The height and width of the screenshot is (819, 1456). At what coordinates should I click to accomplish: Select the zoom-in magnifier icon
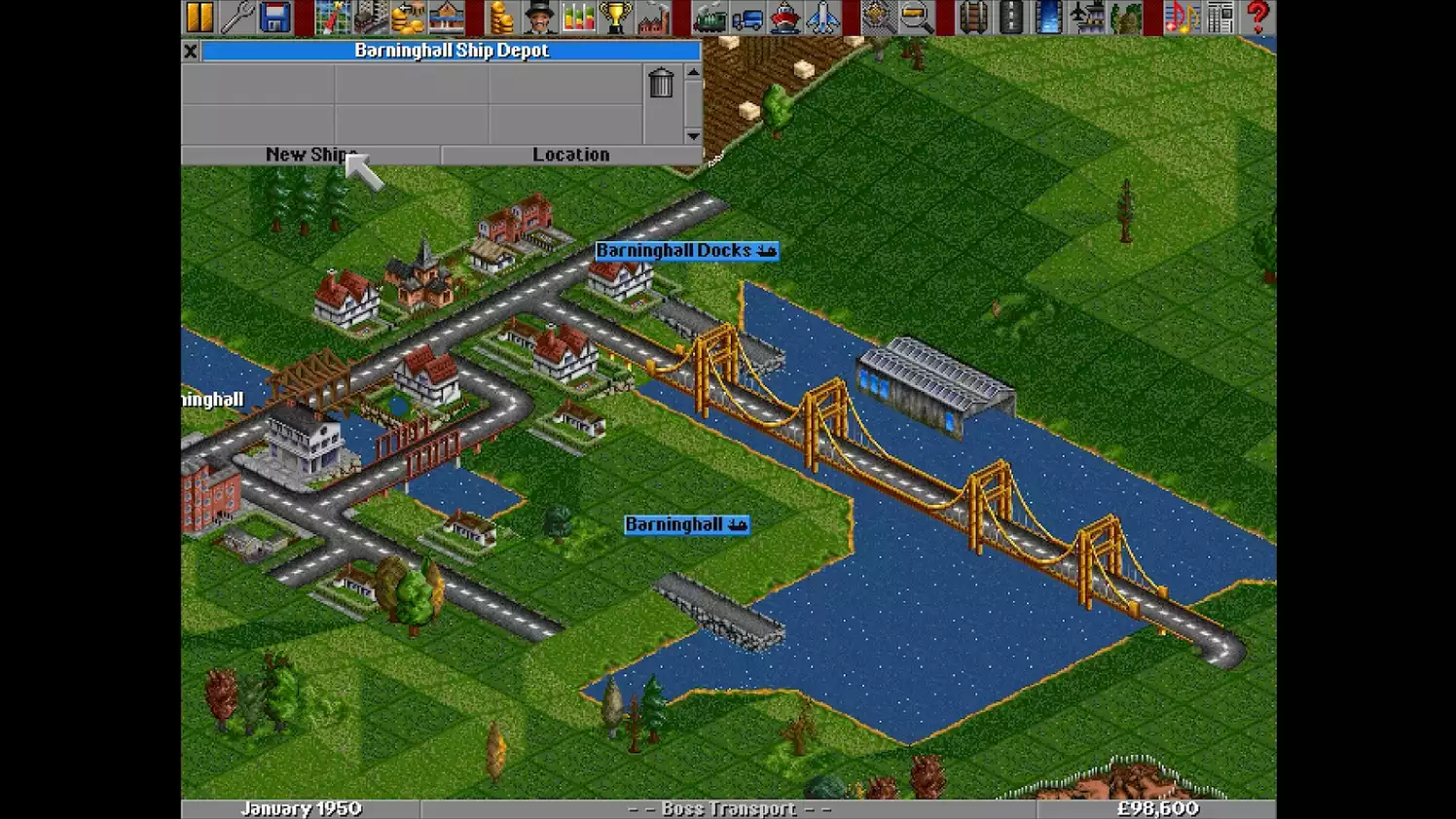912,16
